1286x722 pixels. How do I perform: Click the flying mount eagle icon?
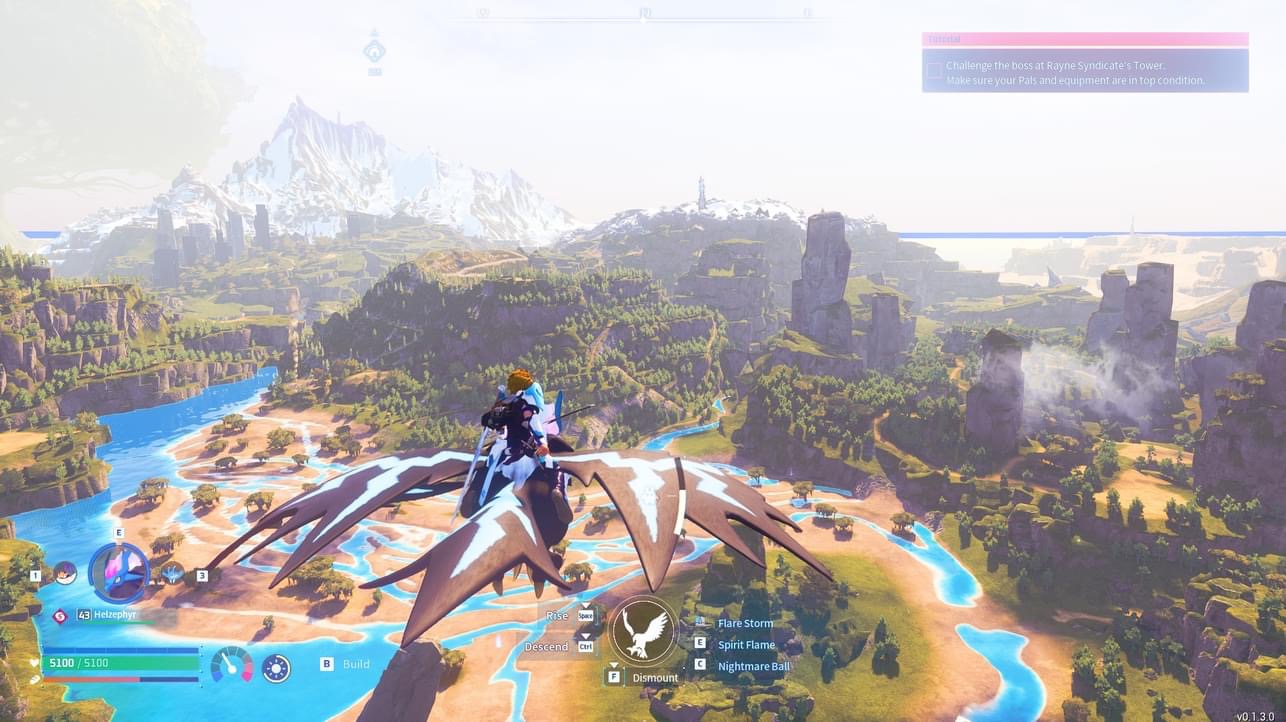(642, 631)
